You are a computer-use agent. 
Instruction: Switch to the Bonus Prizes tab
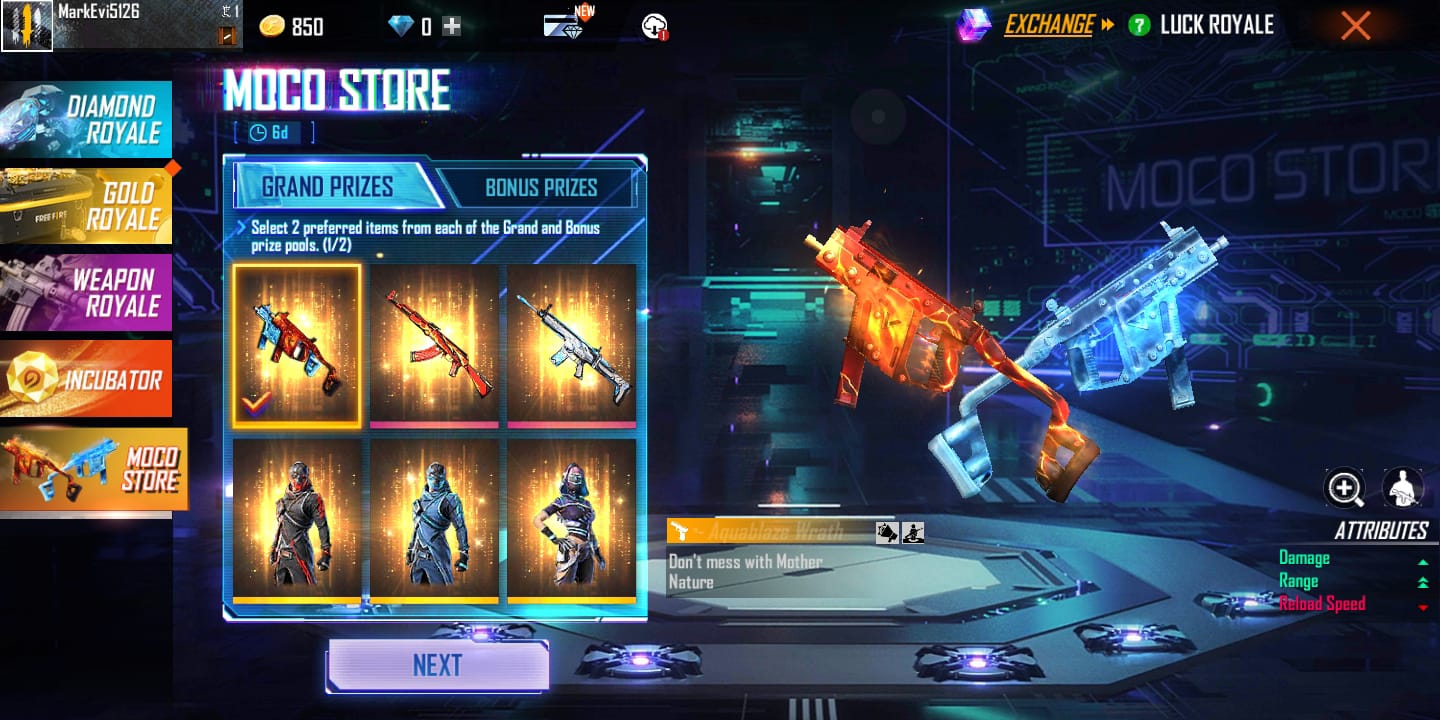click(540, 187)
